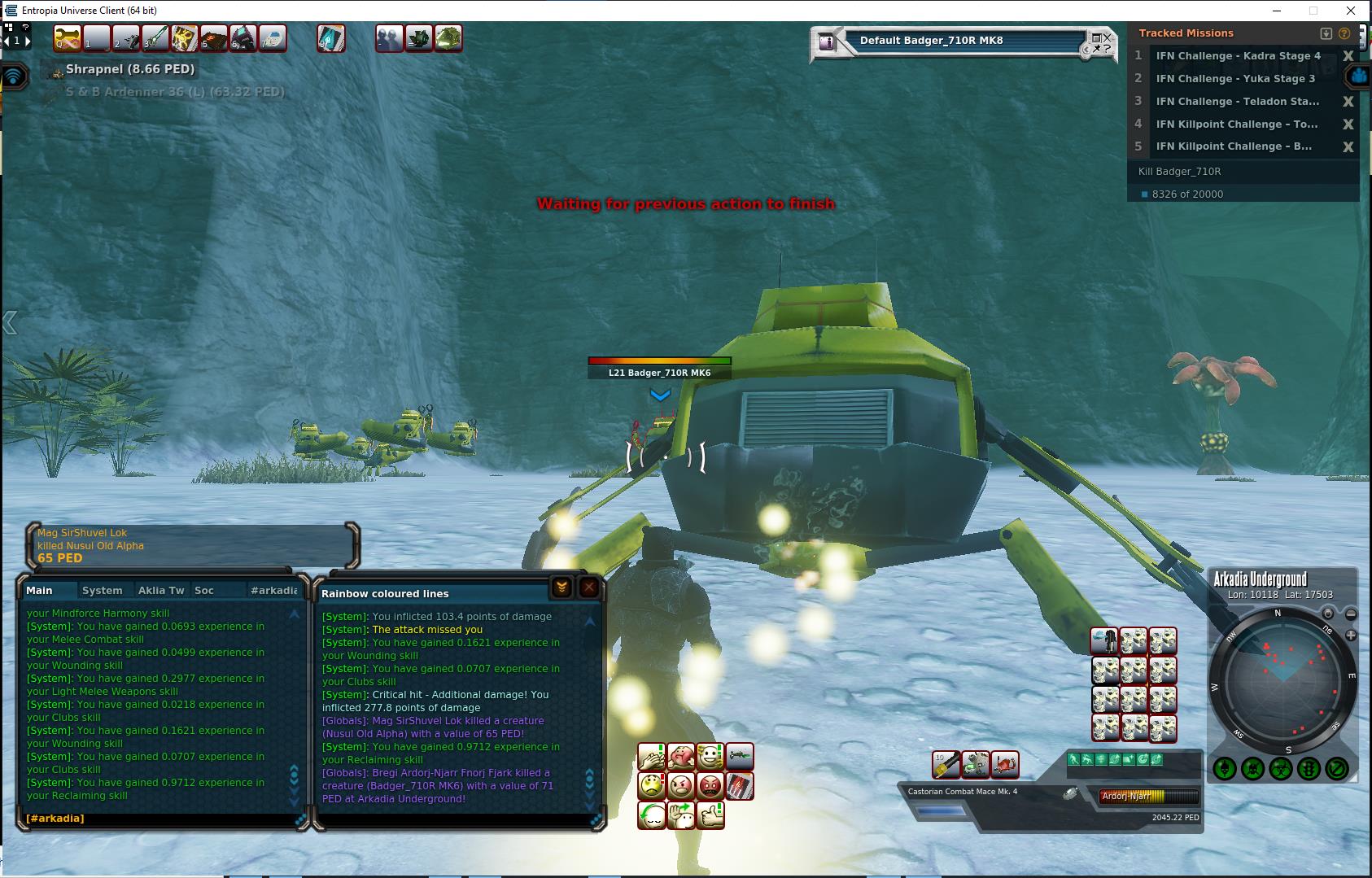The width and height of the screenshot is (1372, 878).
Task: Untrack the IFN Challenge - Teladon mission
Action: (x=1348, y=102)
